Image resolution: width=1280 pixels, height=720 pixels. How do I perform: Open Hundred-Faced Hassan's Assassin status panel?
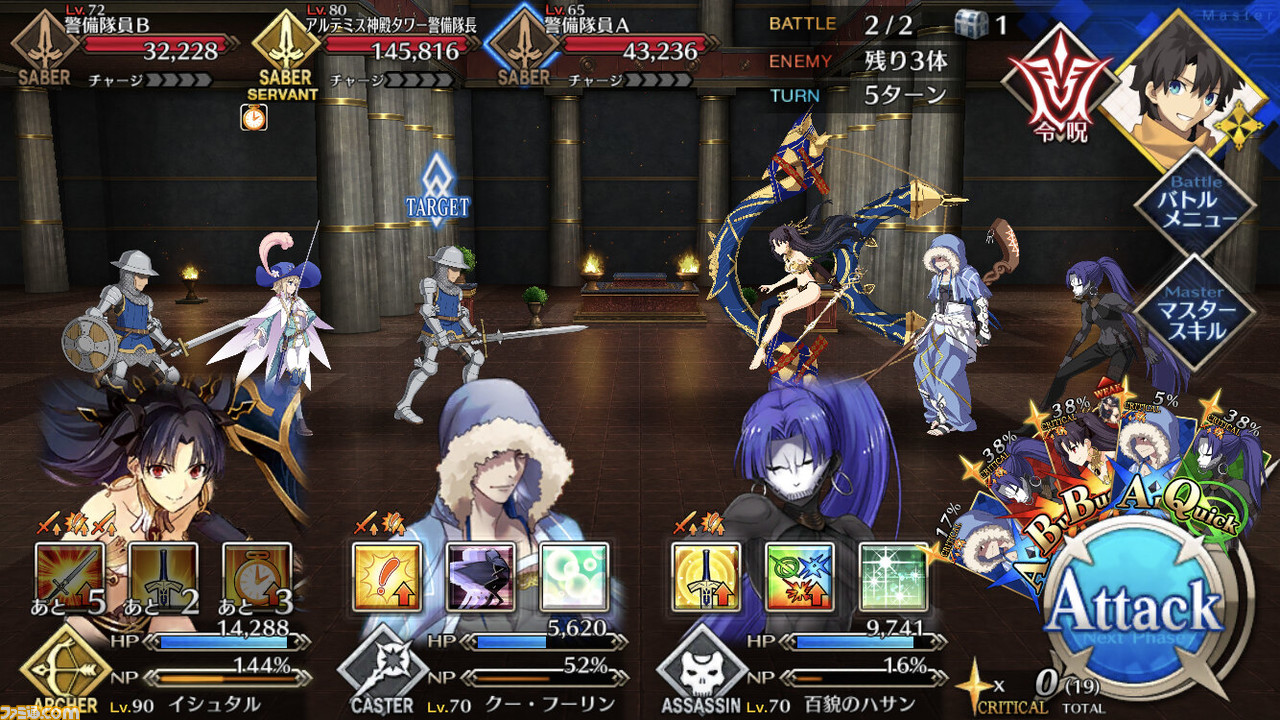(x=701, y=672)
